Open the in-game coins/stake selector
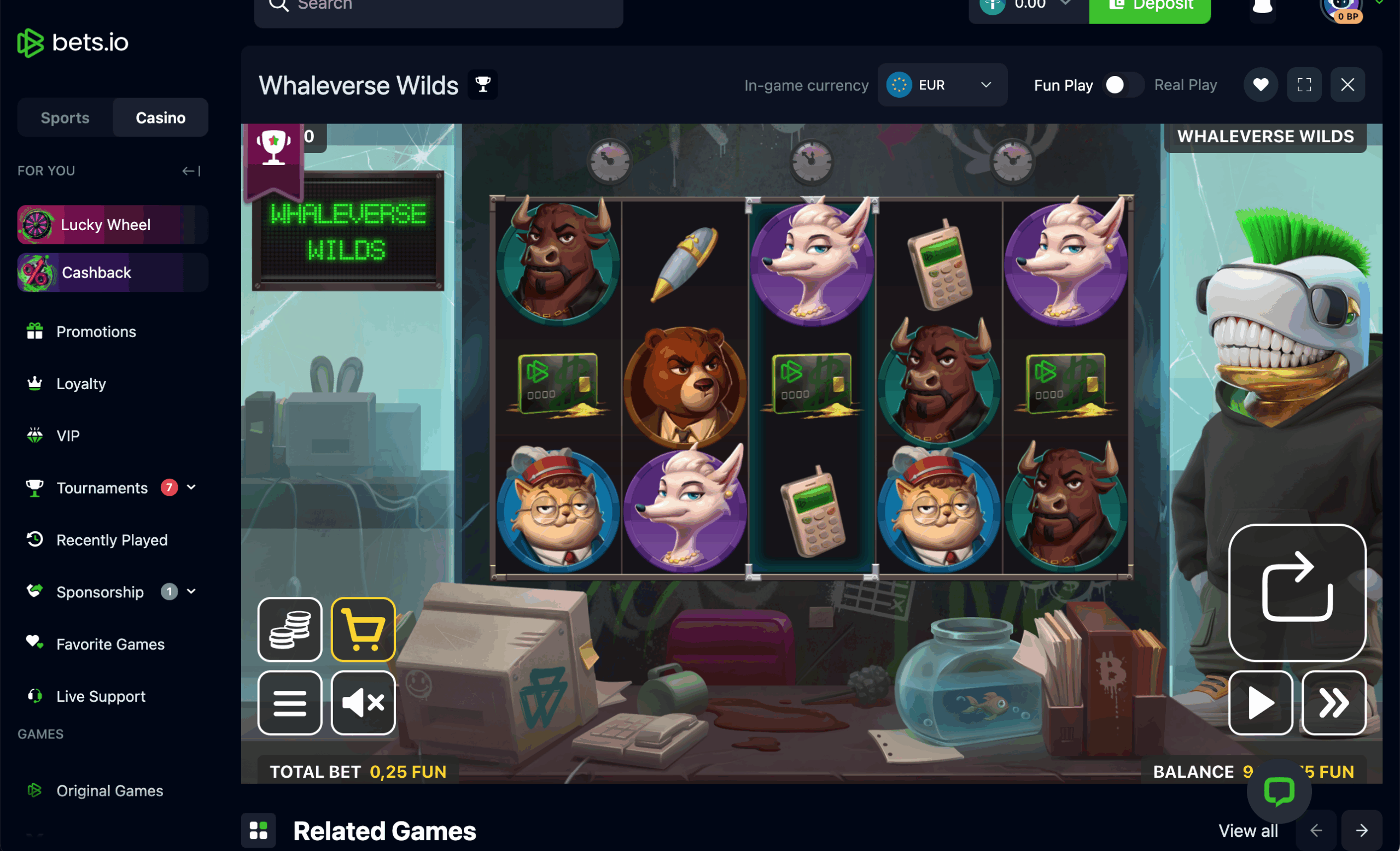The width and height of the screenshot is (1400, 851). [290, 630]
